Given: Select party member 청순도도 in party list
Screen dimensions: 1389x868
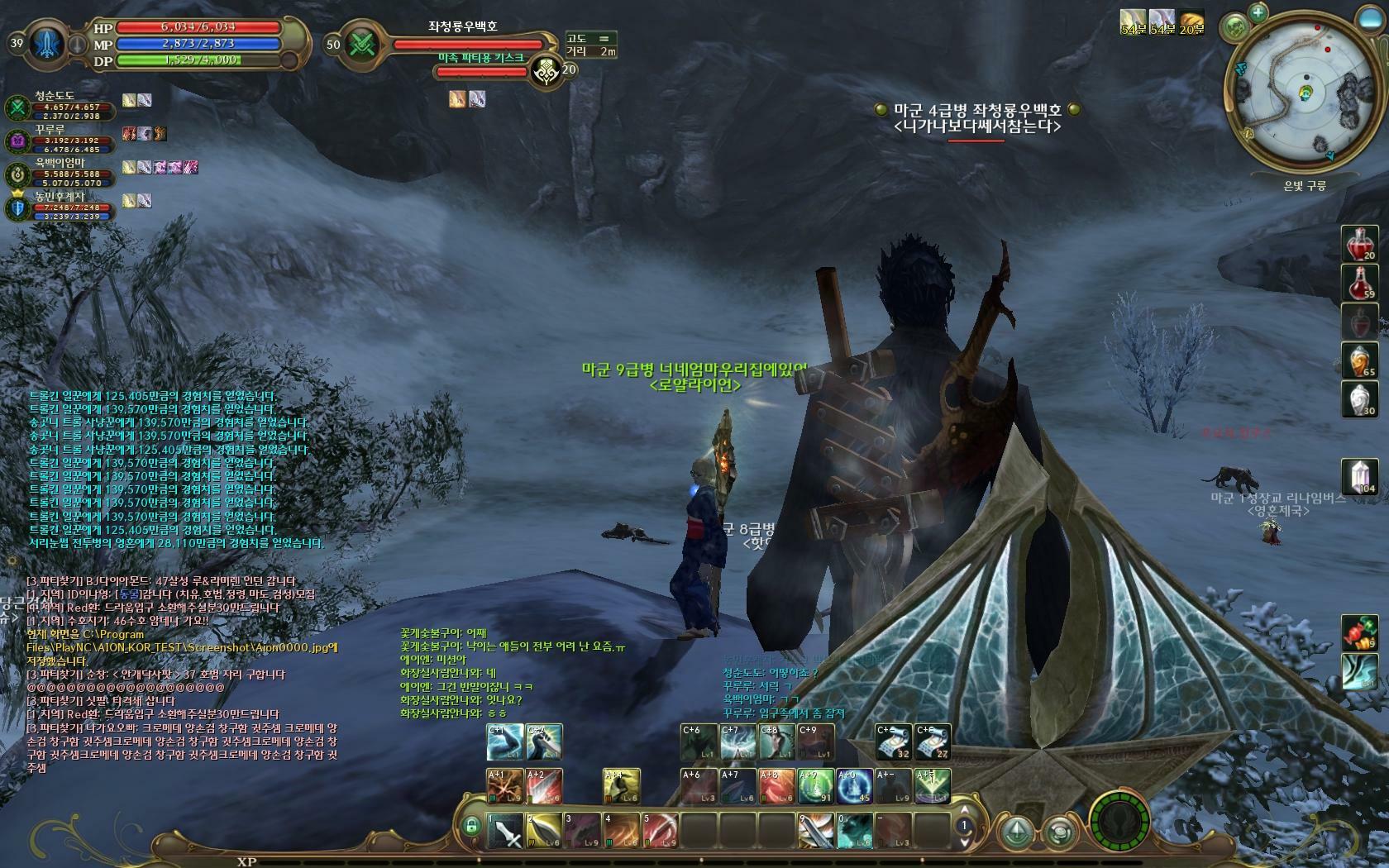Looking at the screenshot, I should pyautogui.click(x=54, y=106).
